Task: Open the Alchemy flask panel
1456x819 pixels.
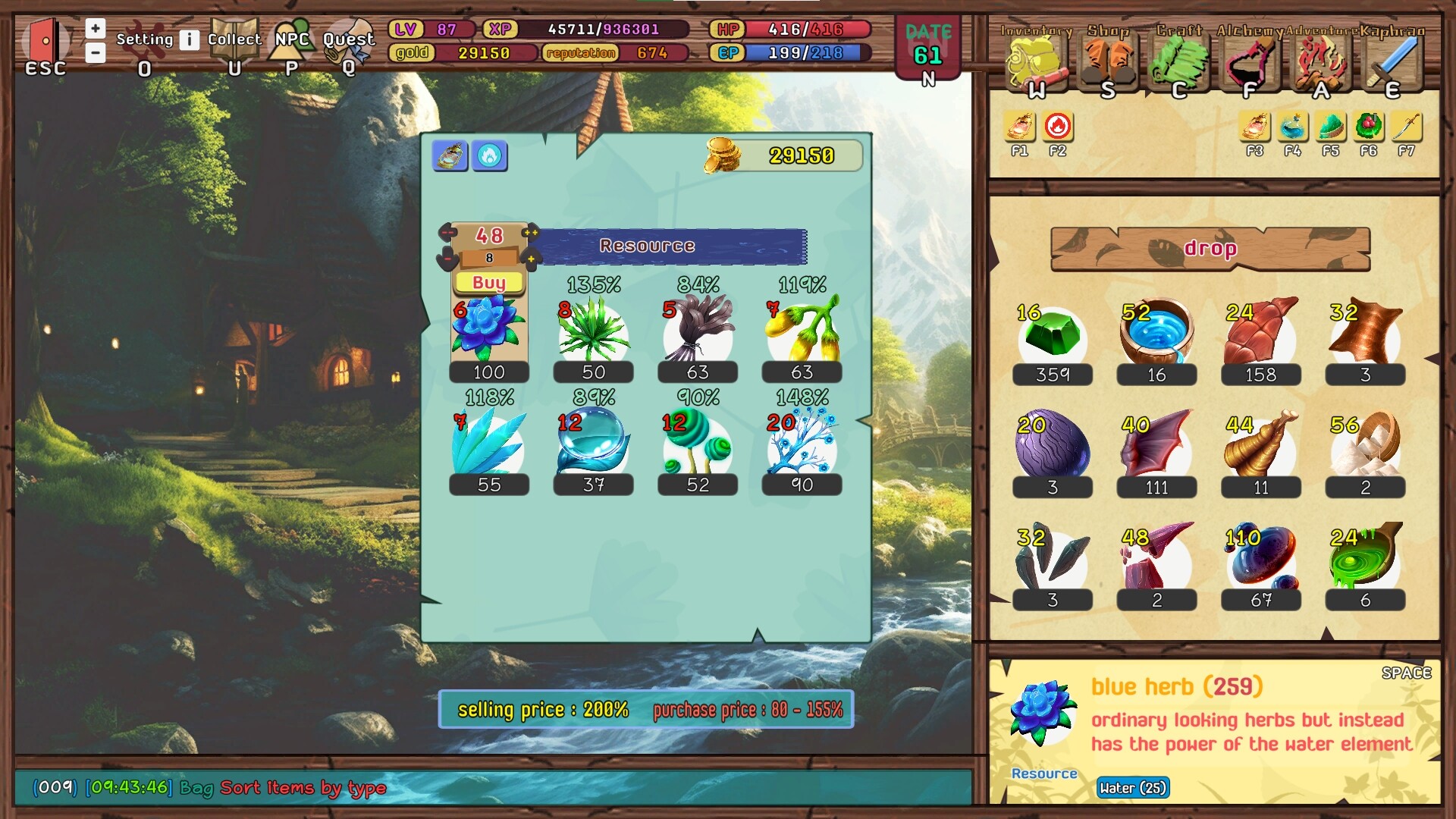Action: pos(1247,61)
